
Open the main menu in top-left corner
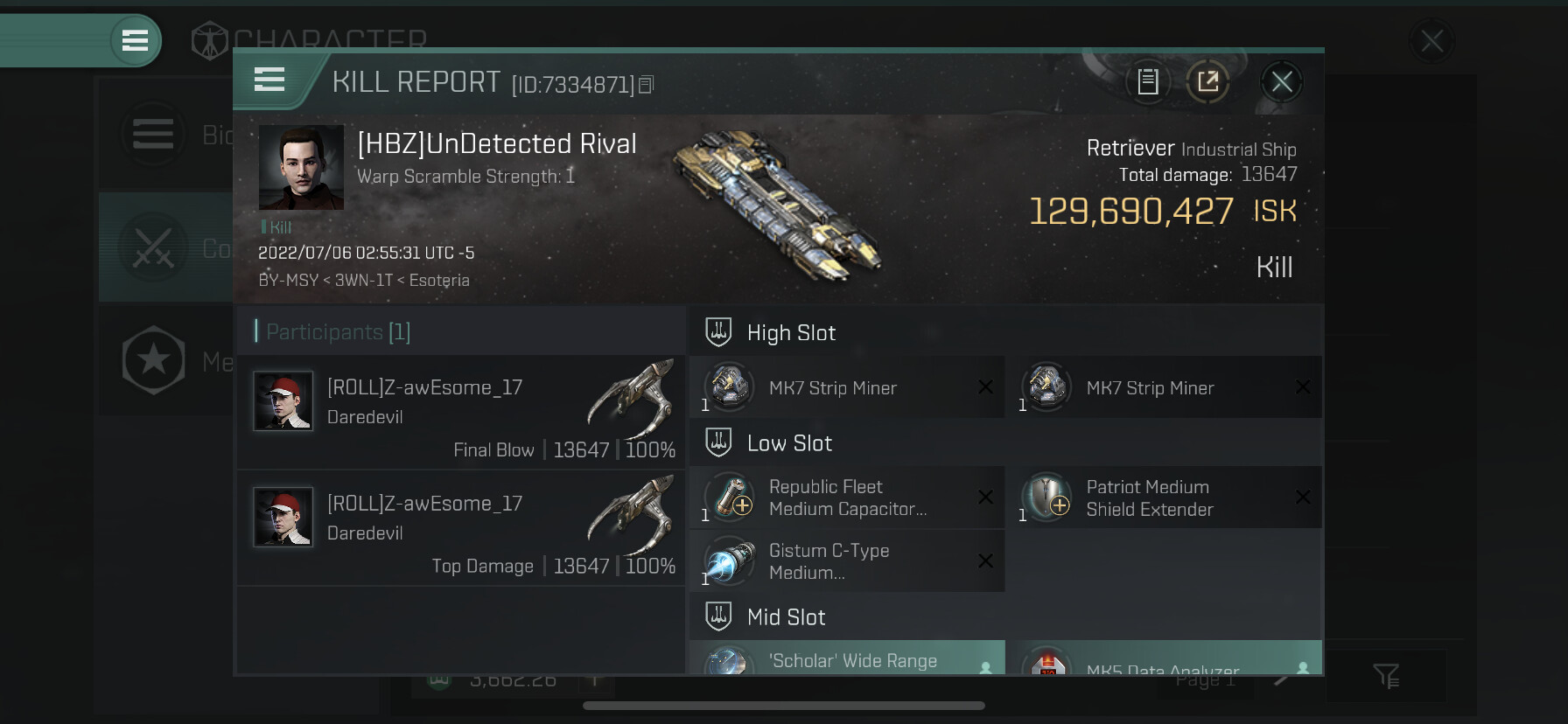[x=135, y=40]
